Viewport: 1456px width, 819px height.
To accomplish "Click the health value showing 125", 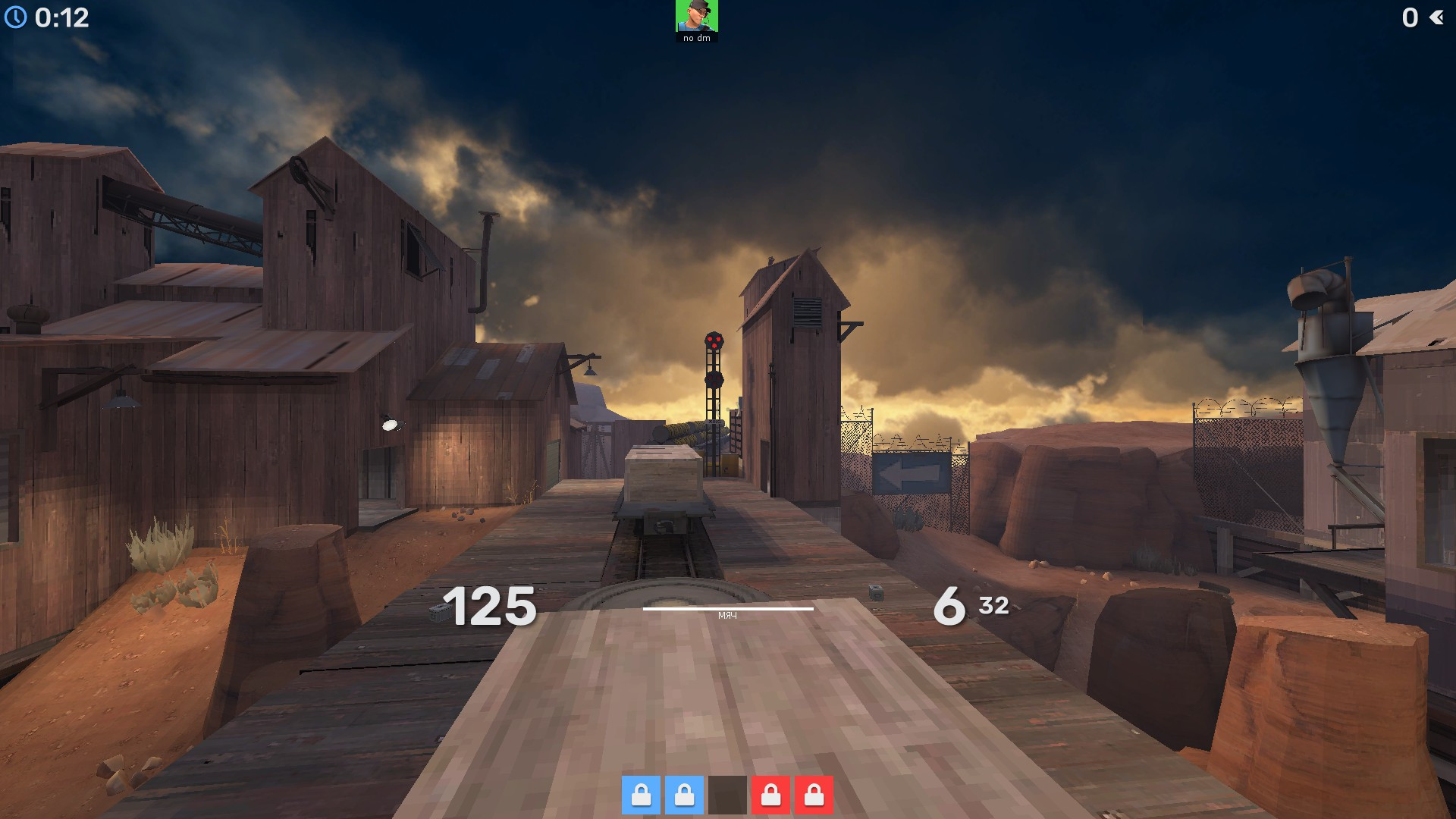I will coord(490,607).
